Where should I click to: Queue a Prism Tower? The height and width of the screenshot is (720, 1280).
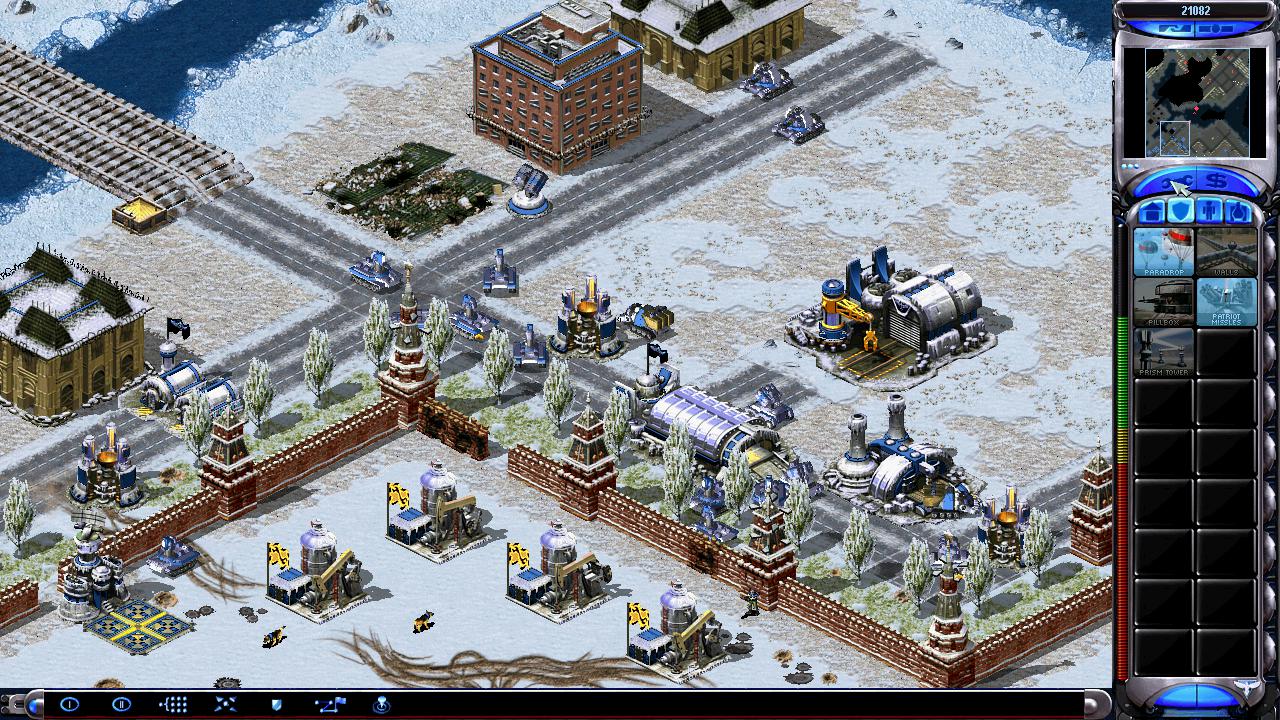pyautogui.click(x=1163, y=352)
